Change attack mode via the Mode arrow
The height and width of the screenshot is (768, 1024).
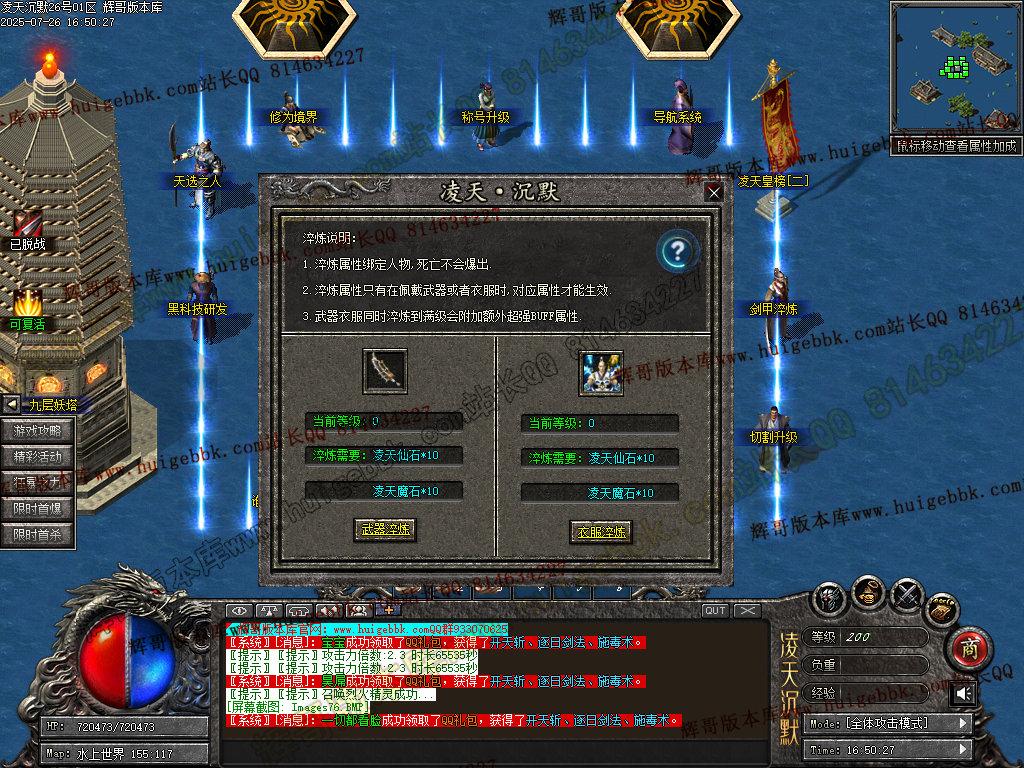click(x=964, y=722)
